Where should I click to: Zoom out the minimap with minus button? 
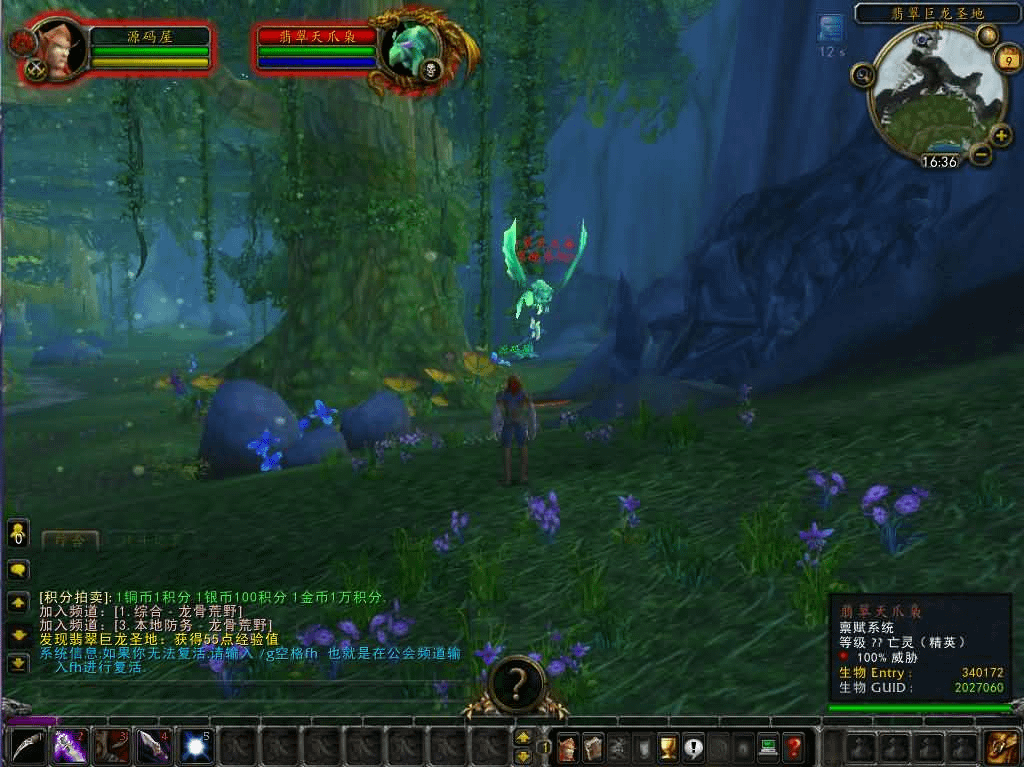pyautogui.click(x=980, y=154)
